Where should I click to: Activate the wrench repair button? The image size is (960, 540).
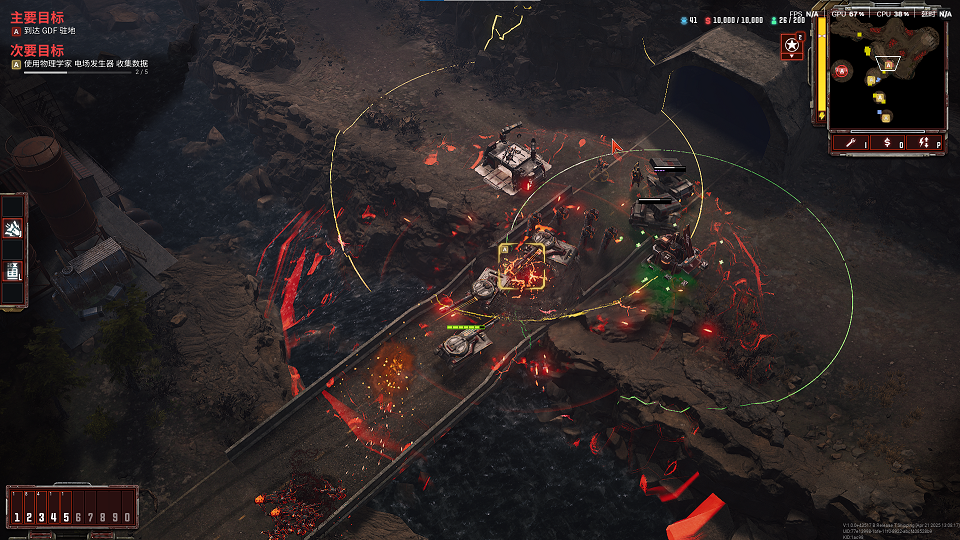click(849, 144)
